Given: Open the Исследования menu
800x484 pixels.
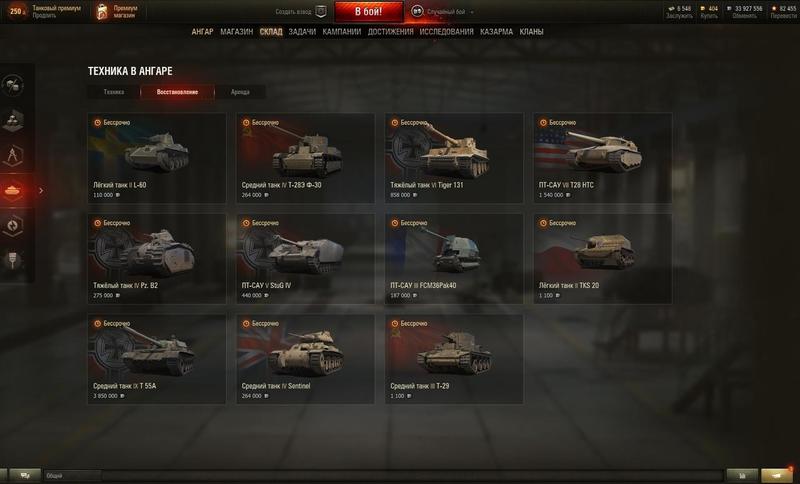Looking at the screenshot, I should click(x=447, y=32).
